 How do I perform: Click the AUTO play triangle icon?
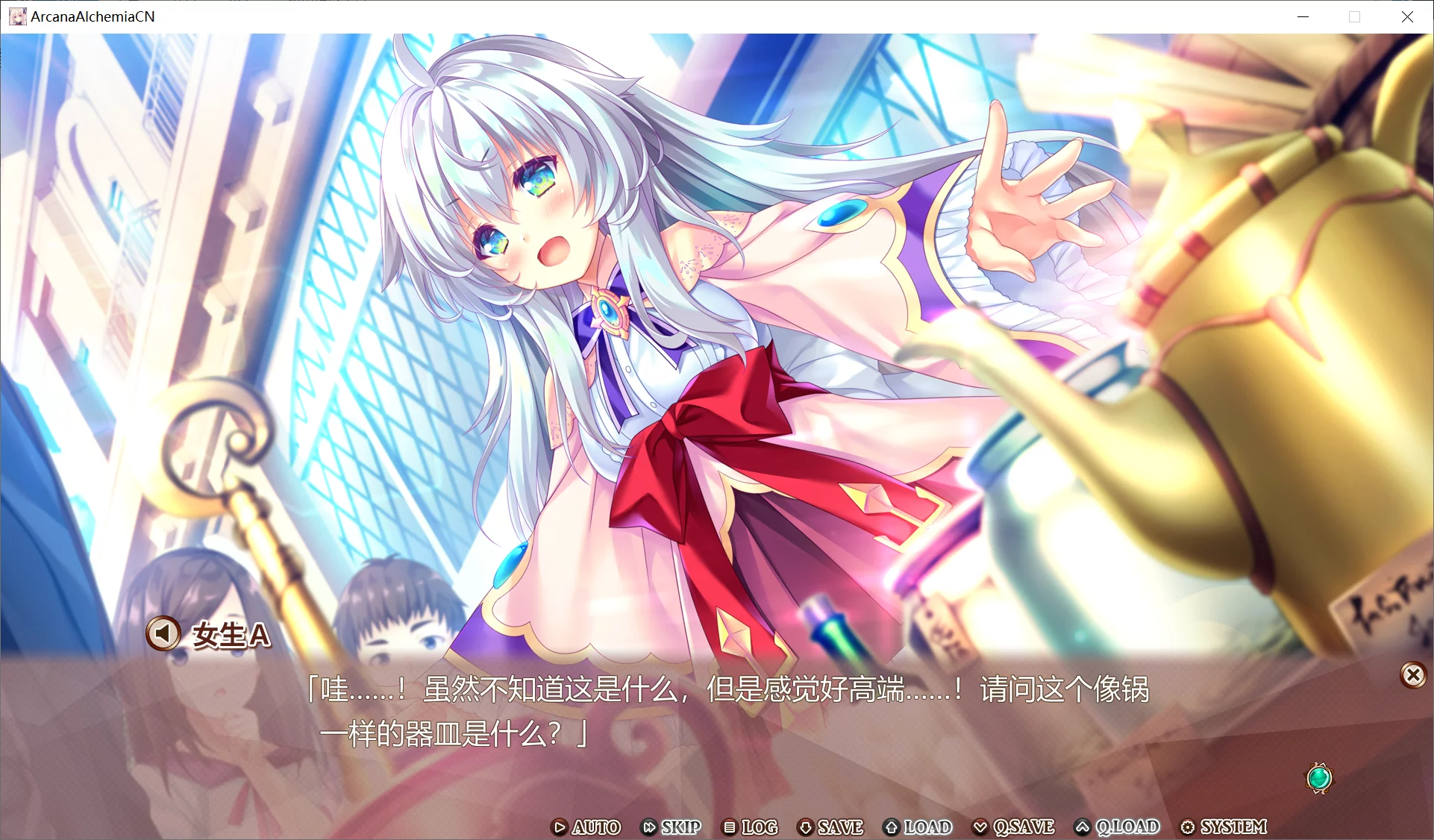559,827
